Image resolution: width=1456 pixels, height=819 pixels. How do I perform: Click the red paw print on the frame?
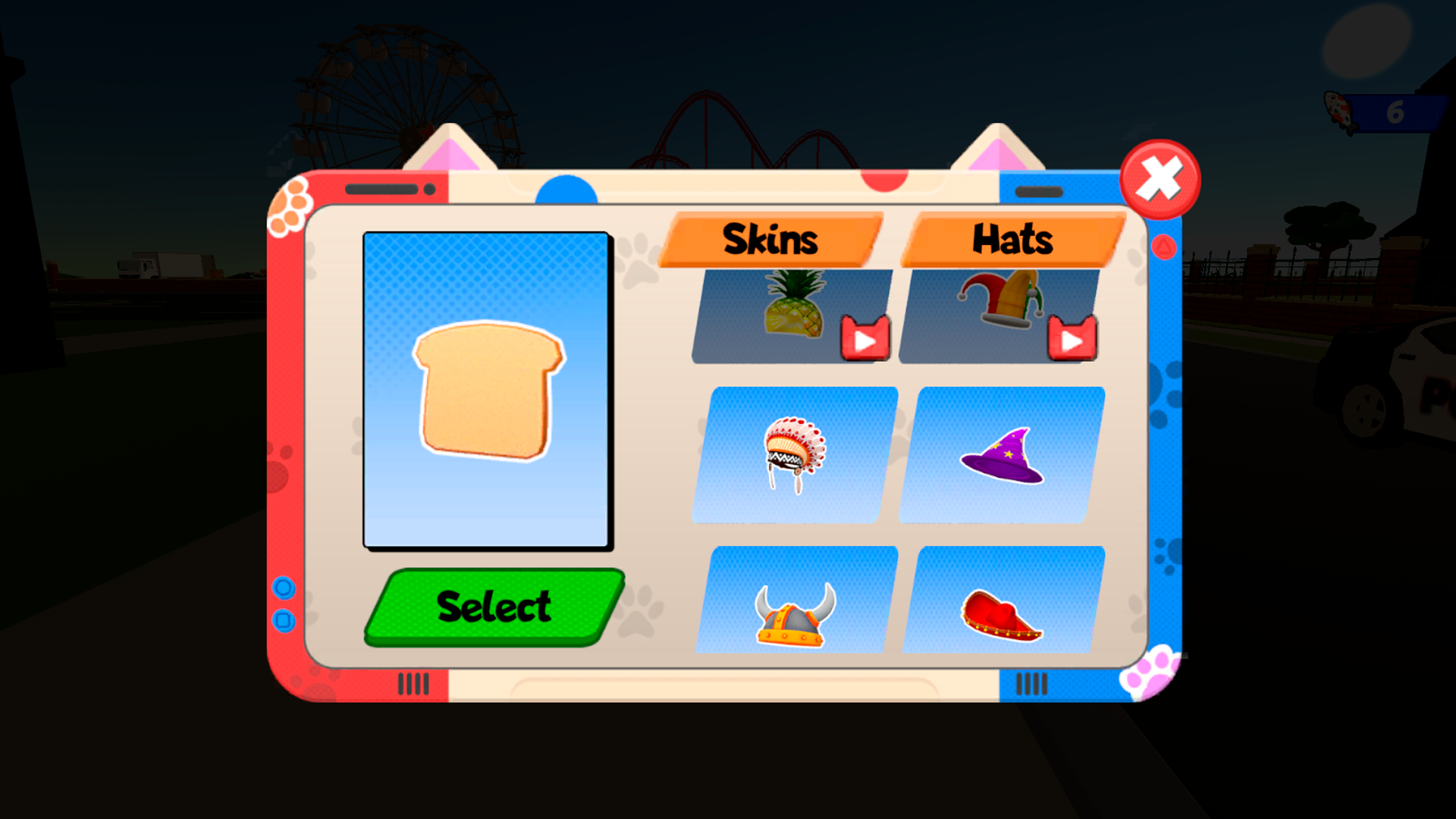[278, 472]
